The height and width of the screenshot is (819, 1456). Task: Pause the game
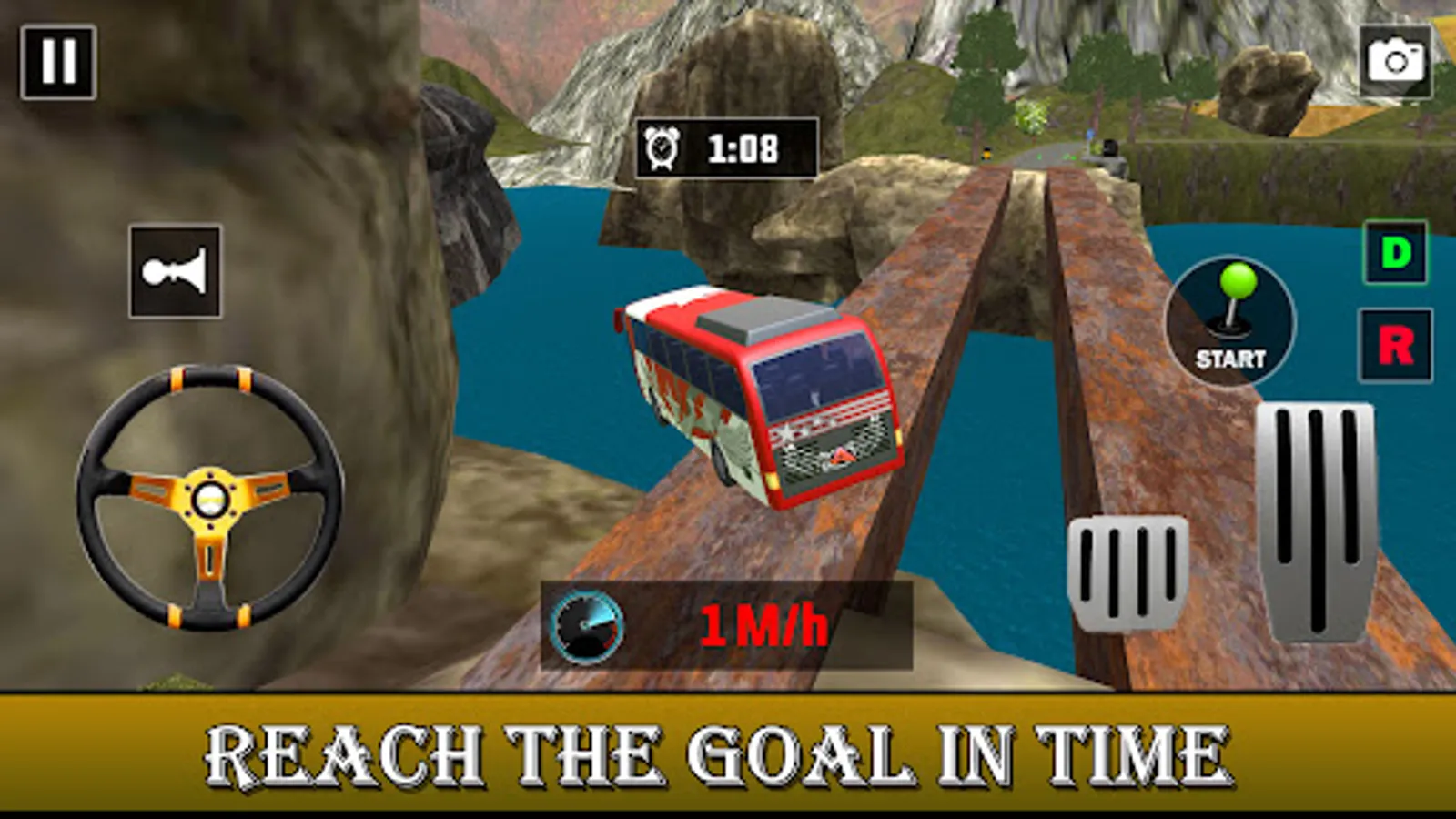point(56,61)
